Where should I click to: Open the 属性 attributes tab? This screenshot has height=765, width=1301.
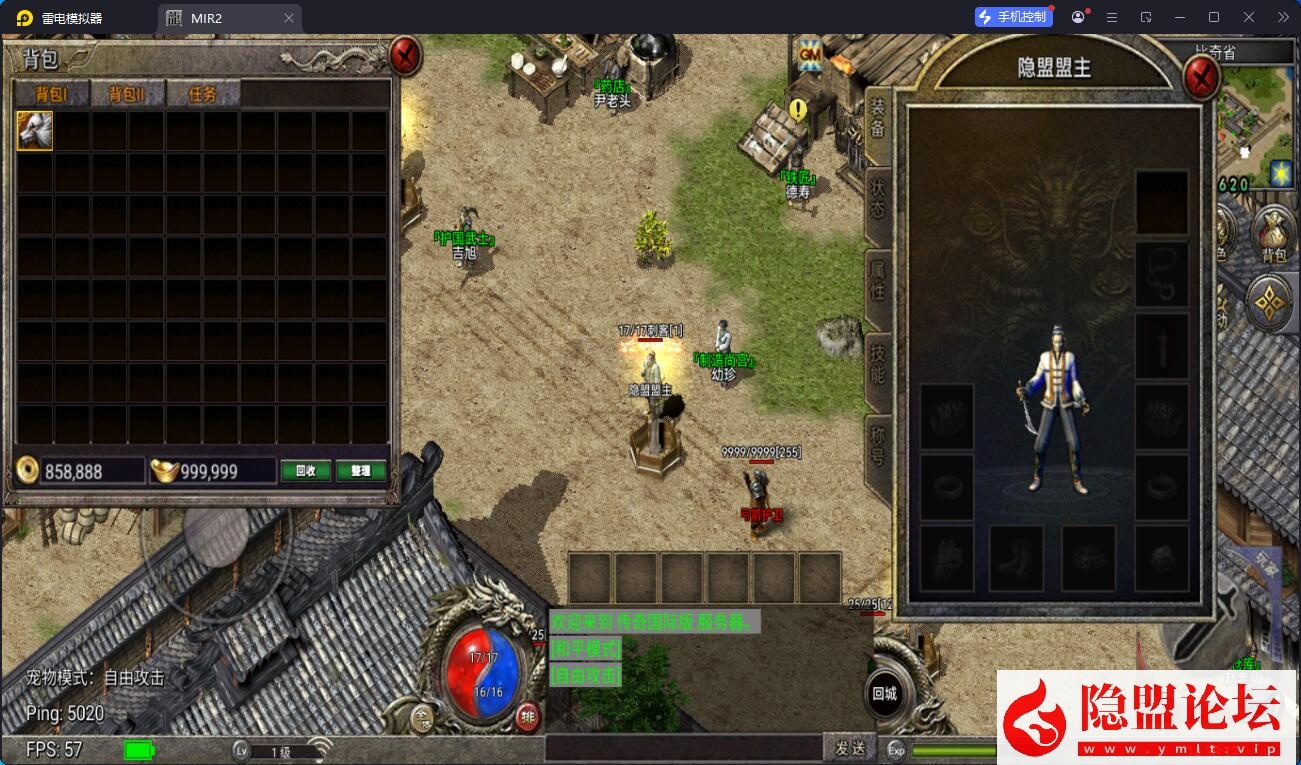[877, 281]
